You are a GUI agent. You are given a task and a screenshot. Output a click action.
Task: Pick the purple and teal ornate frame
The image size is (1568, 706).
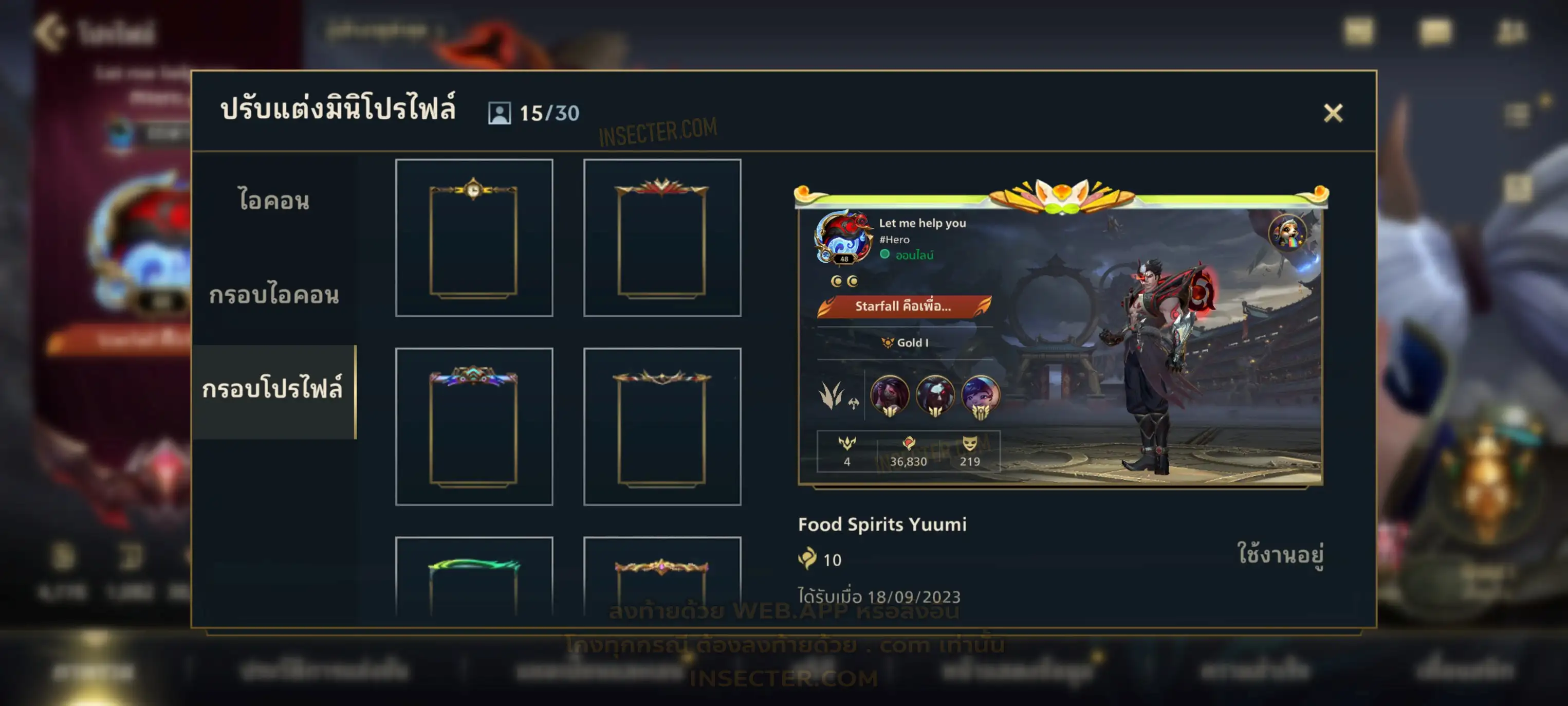473,426
